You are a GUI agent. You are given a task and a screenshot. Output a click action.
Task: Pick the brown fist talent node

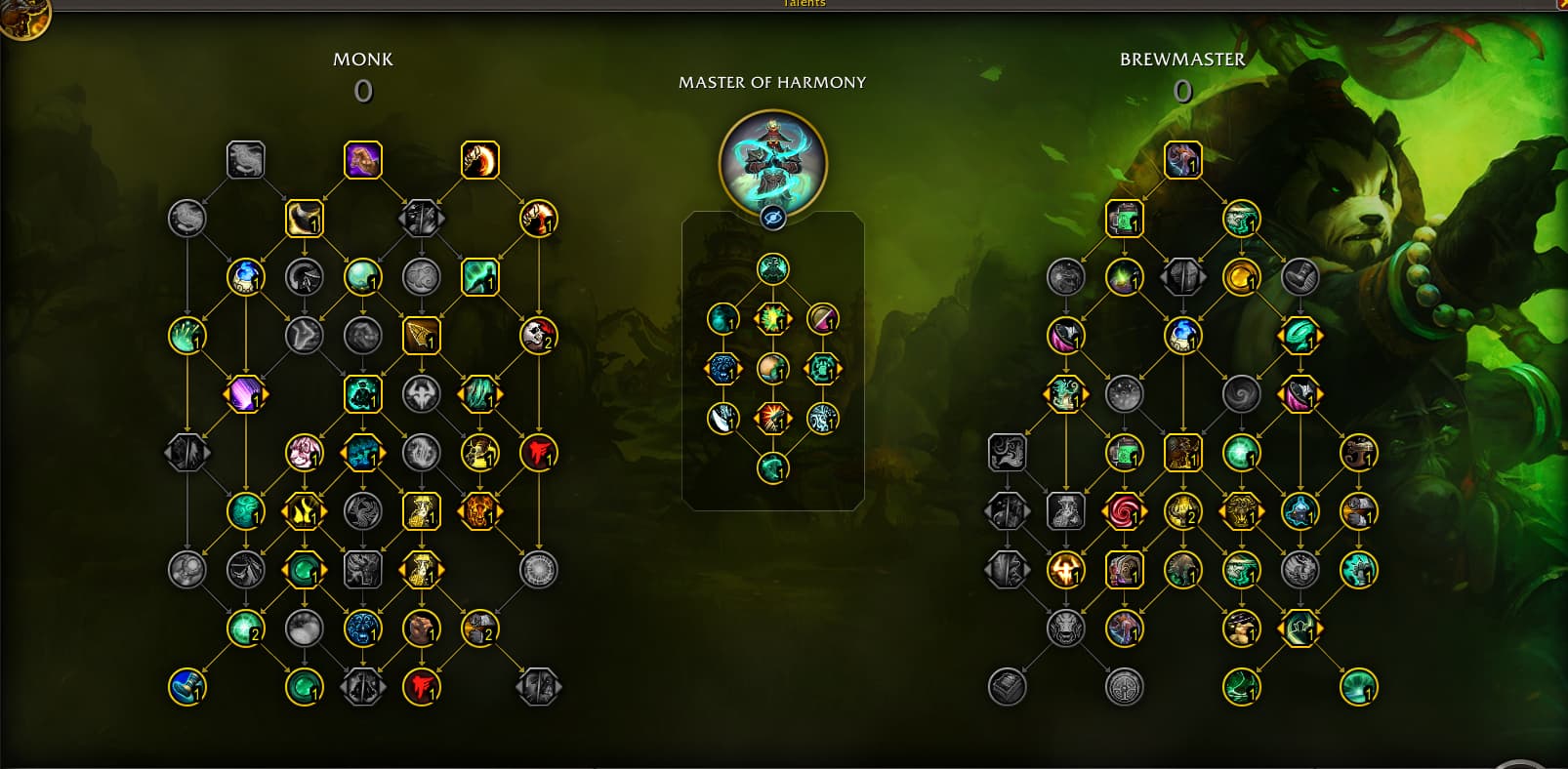[421, 628]
